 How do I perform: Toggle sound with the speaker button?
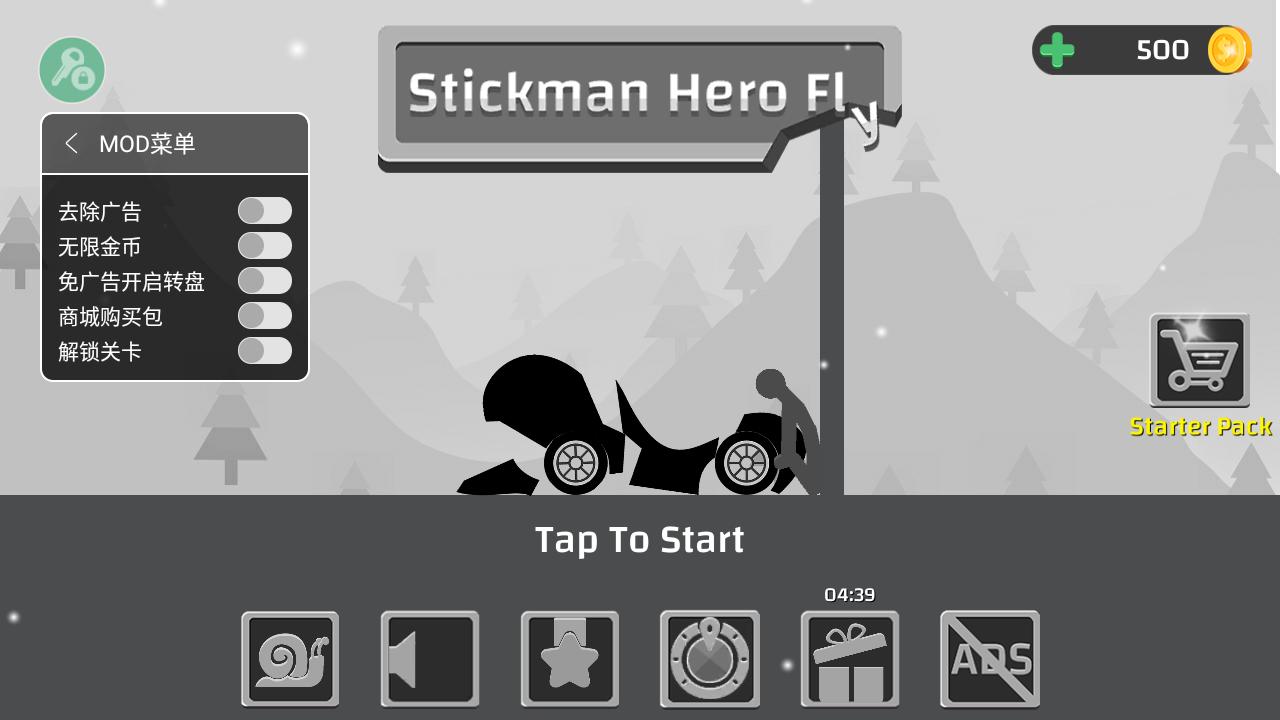(x=430, y=659)
